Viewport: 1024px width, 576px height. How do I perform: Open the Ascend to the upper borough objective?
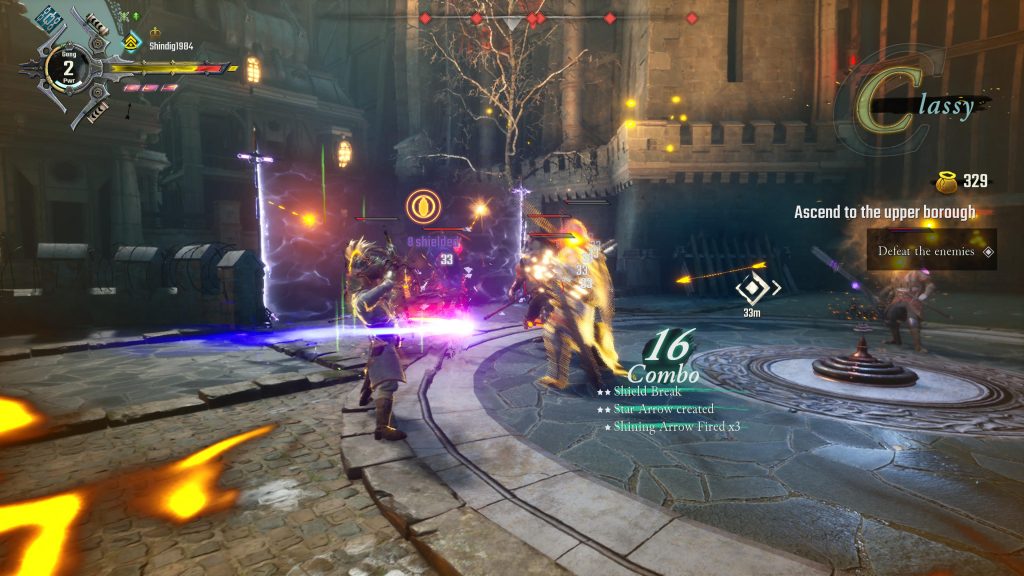tap(884, 212)
